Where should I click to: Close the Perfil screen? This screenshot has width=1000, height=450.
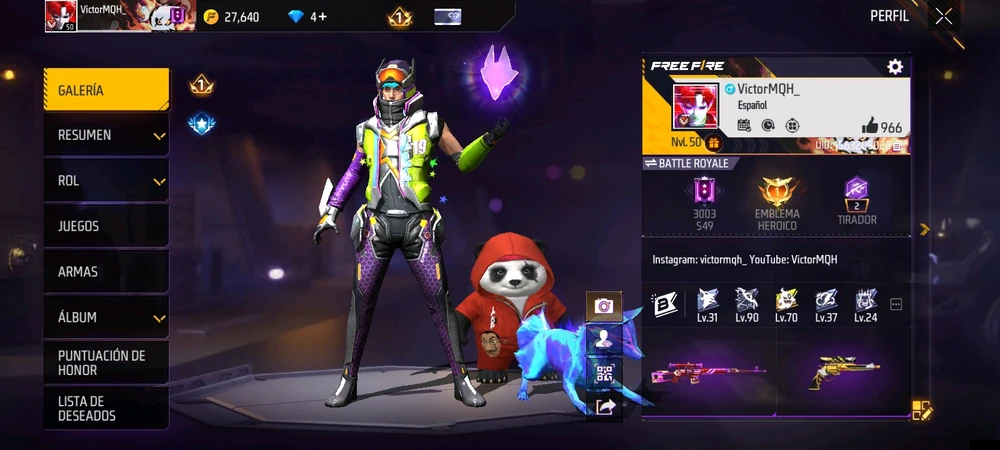(x=943, y=16)
